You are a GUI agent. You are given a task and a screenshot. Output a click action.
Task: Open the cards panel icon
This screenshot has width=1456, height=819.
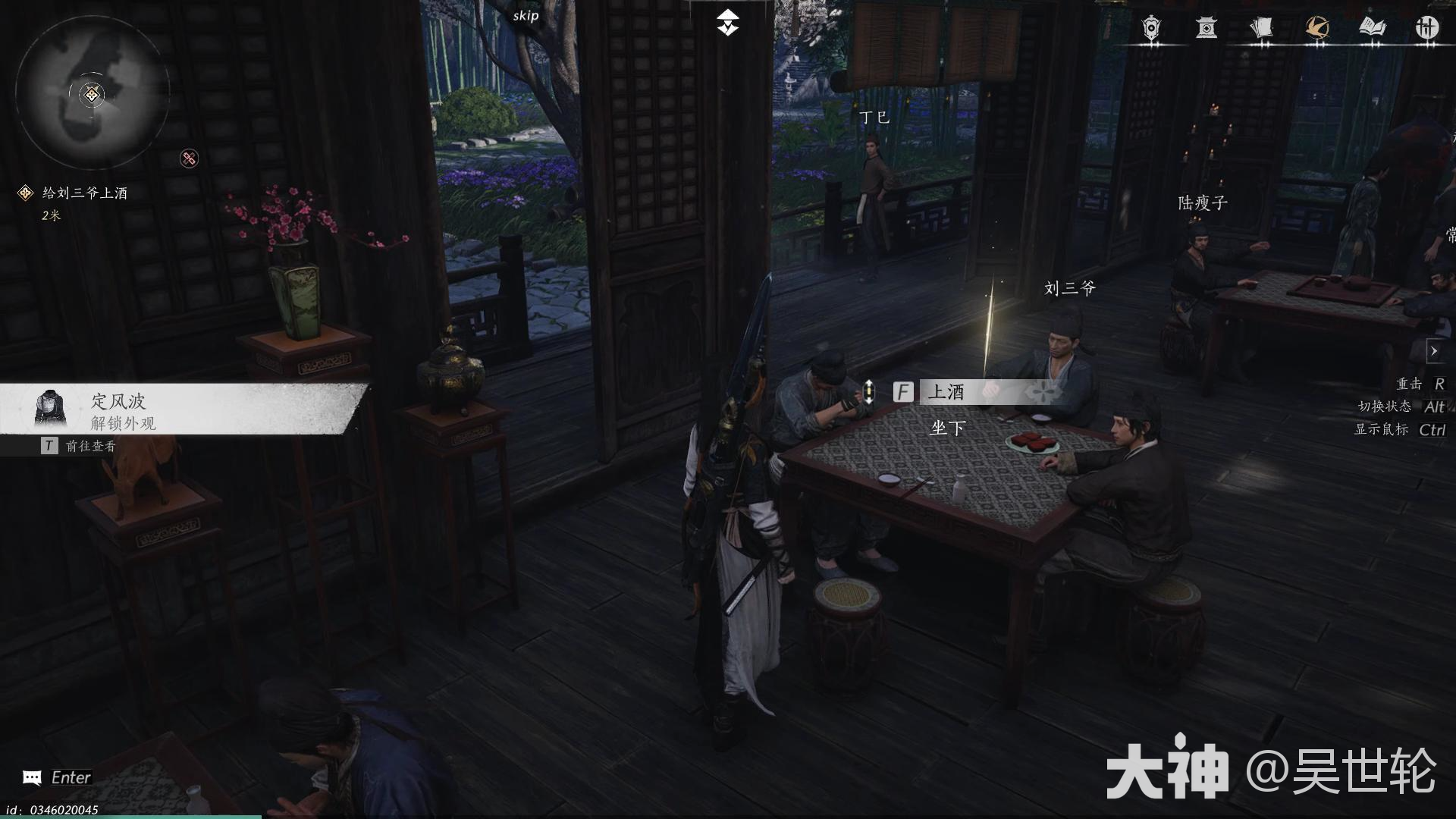pos(1263,28)
